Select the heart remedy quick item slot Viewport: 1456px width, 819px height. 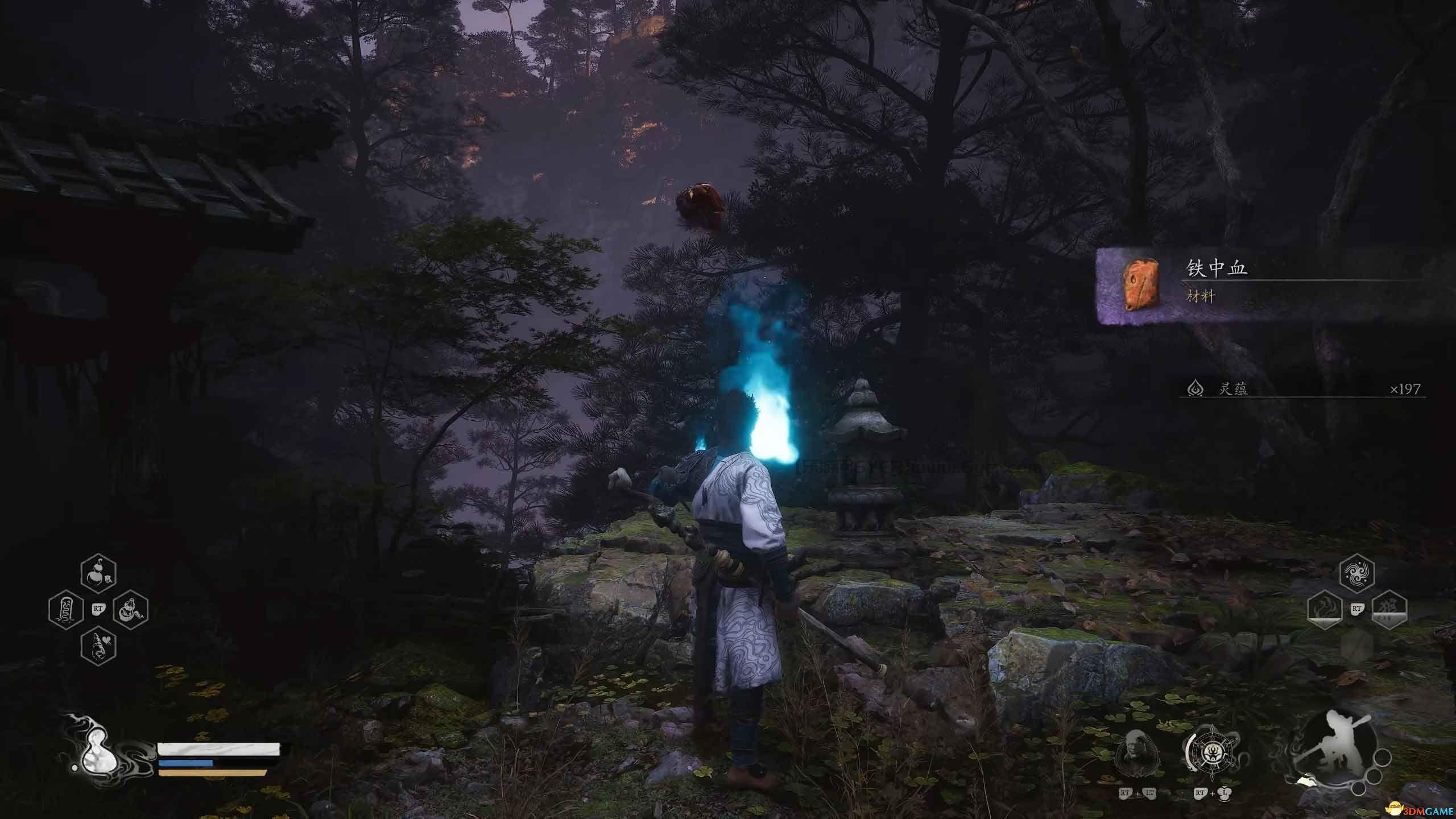coord(99,646)
